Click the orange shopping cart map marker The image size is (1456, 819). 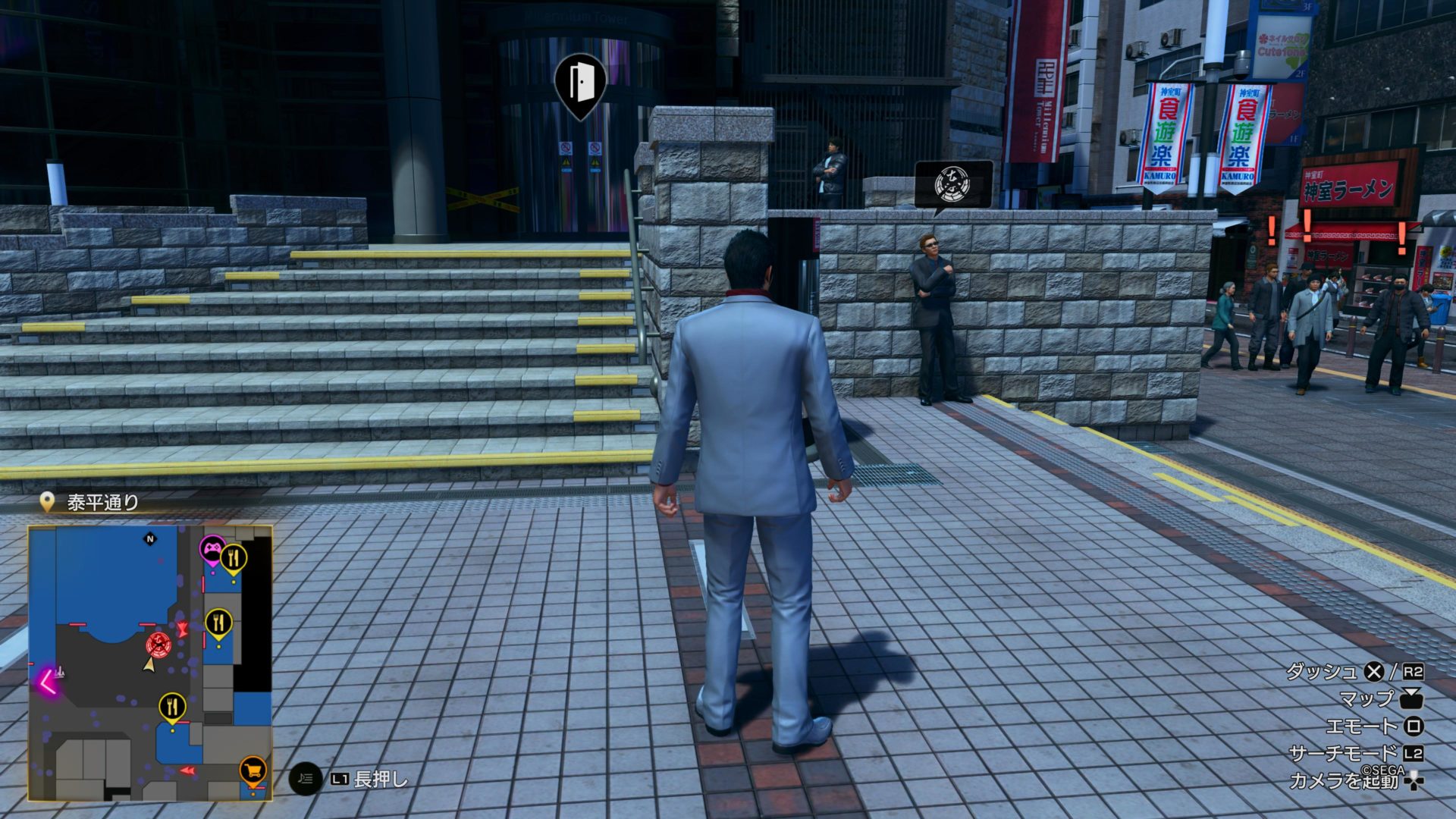tap(253, 770)
